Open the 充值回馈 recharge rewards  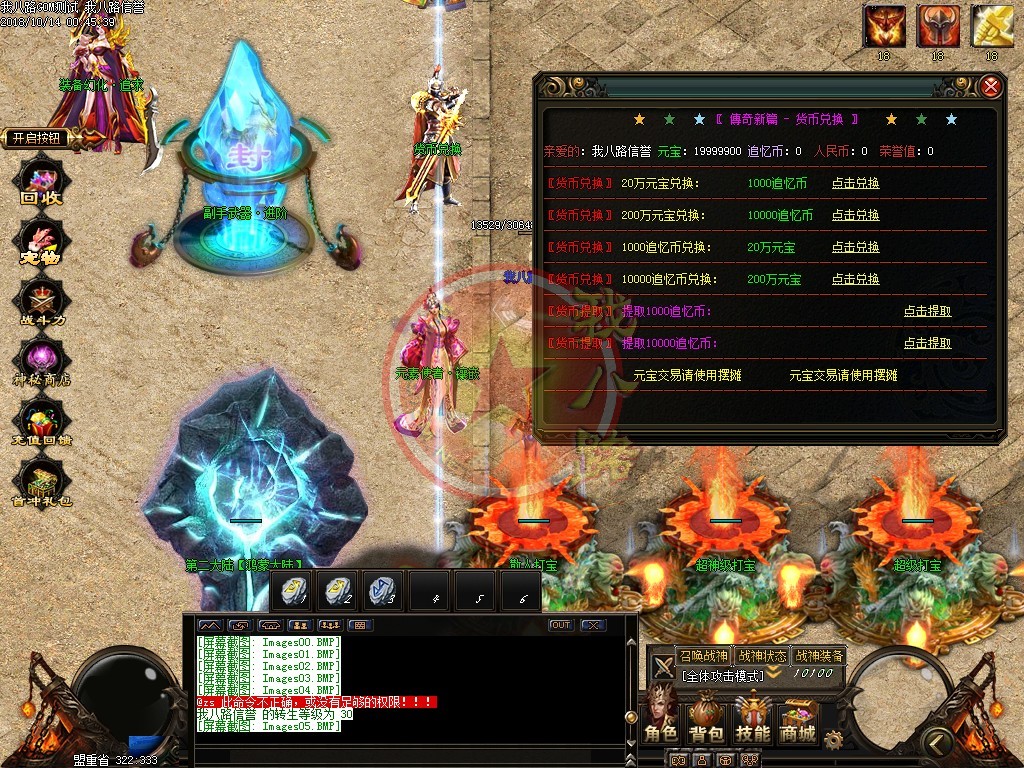tap(42, 425)
